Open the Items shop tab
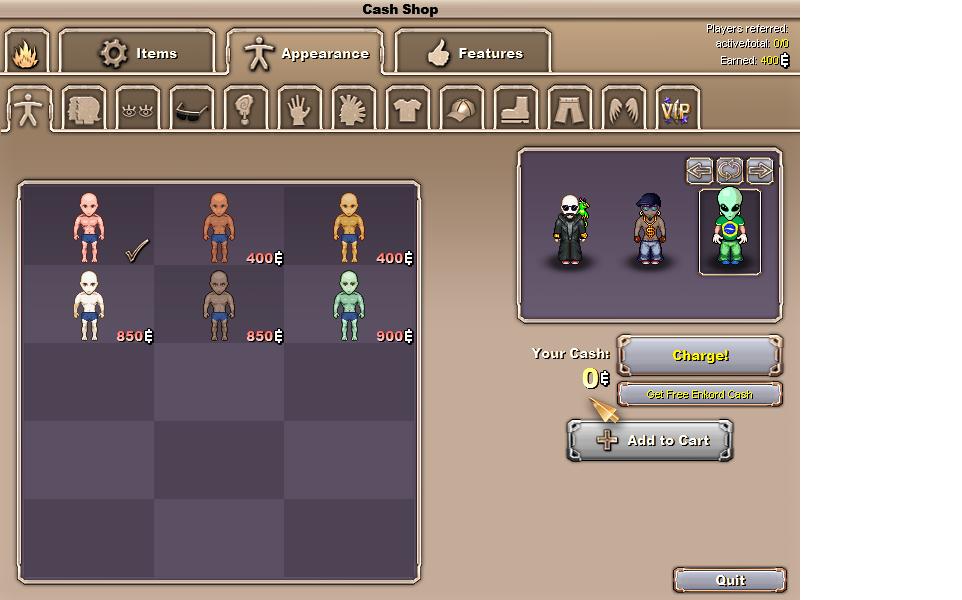This screenshot has height=600, width=962. [x=138, y=53]
